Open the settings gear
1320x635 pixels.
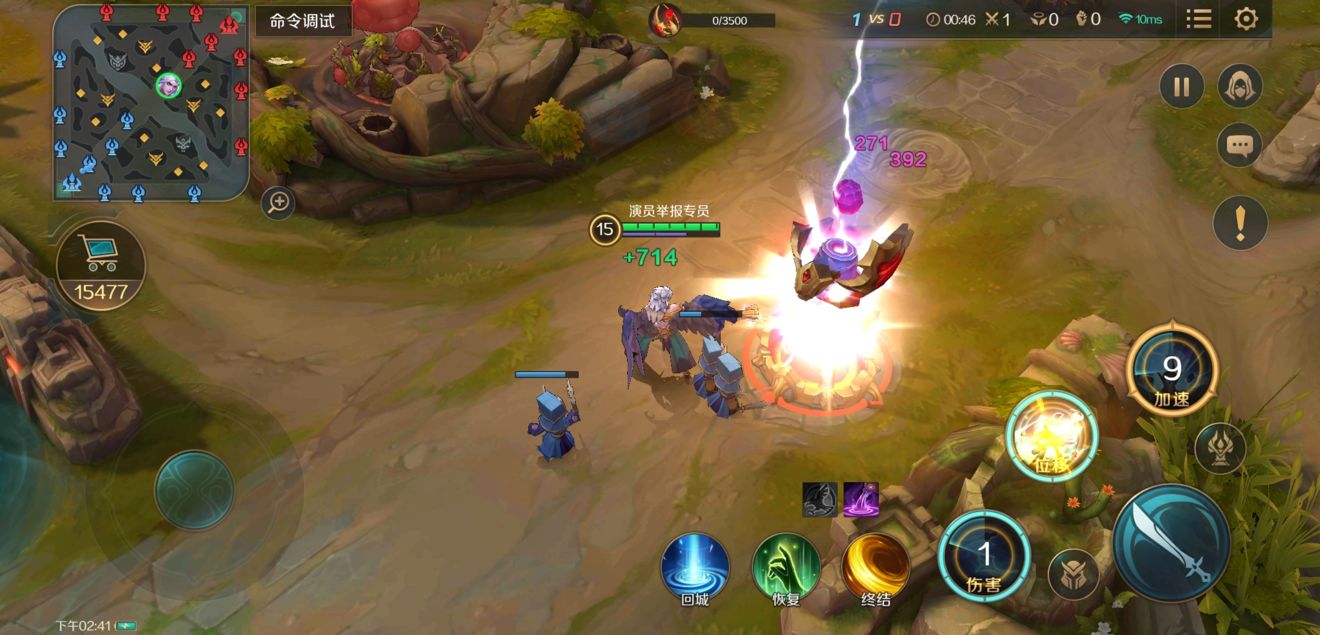pos(1246,19)
